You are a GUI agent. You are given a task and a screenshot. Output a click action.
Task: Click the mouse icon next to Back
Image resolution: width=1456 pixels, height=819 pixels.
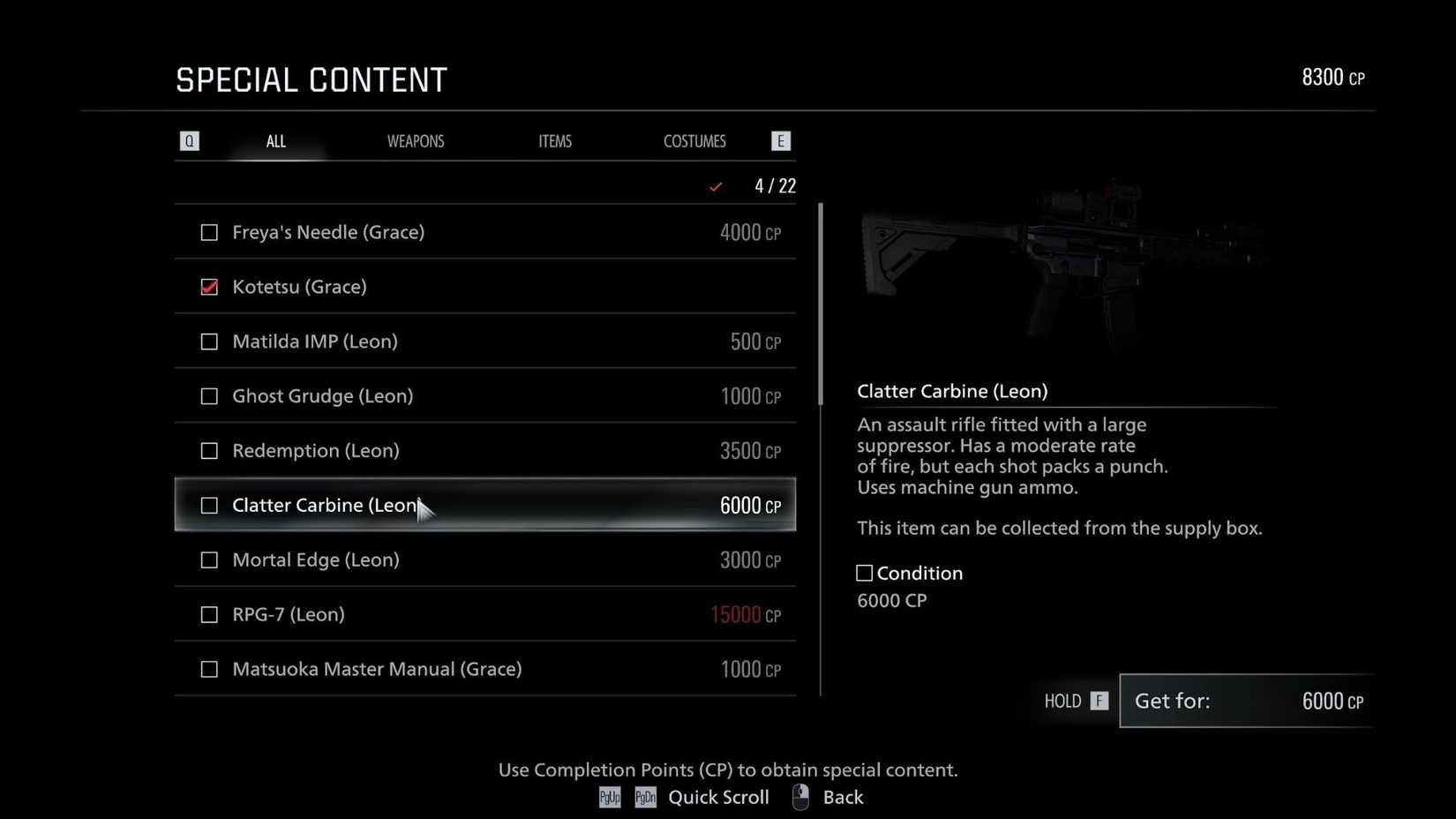click(x=800, y=796)
